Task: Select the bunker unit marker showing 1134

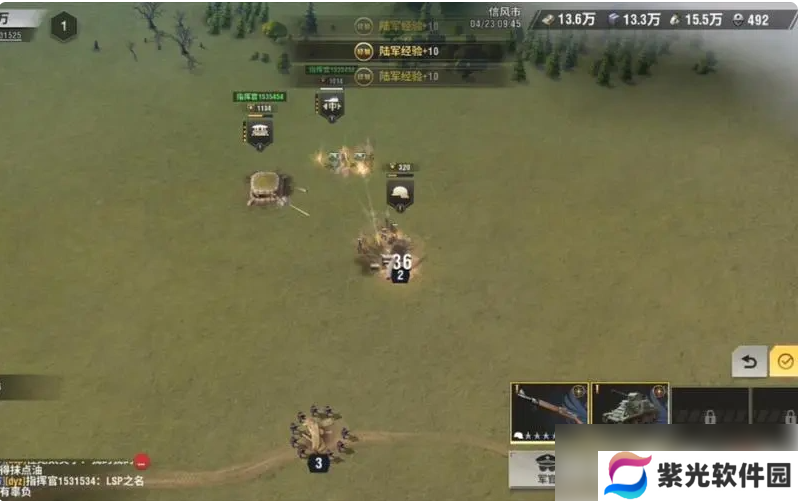Action: tap(259, 131)
